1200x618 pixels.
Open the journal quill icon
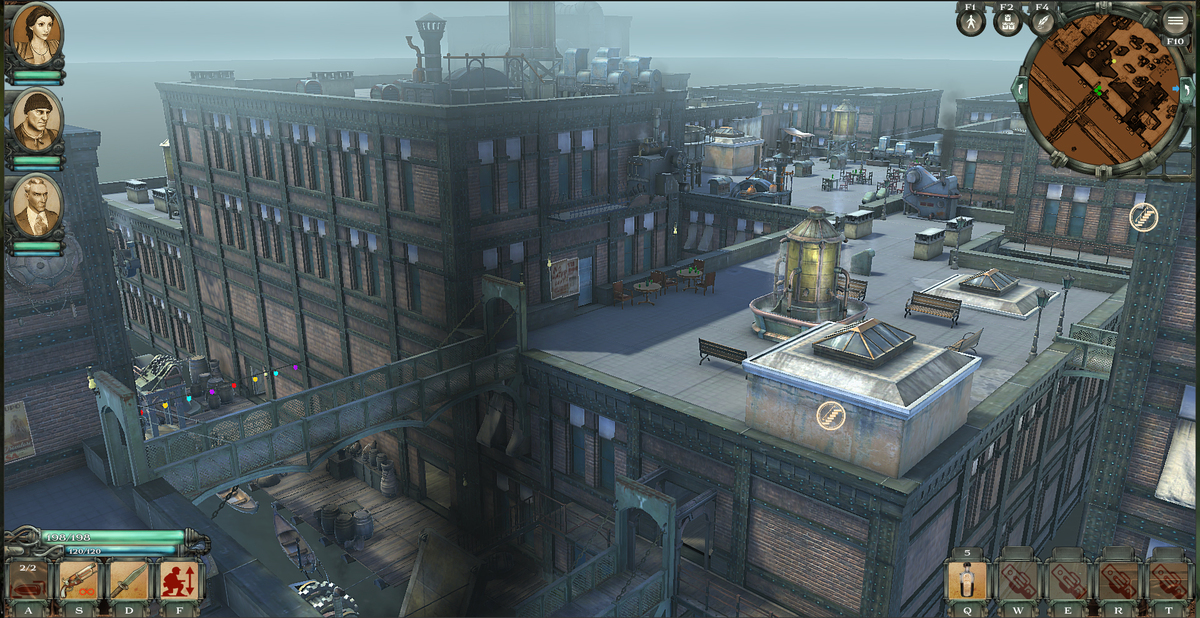click(x=1042, y=22)
